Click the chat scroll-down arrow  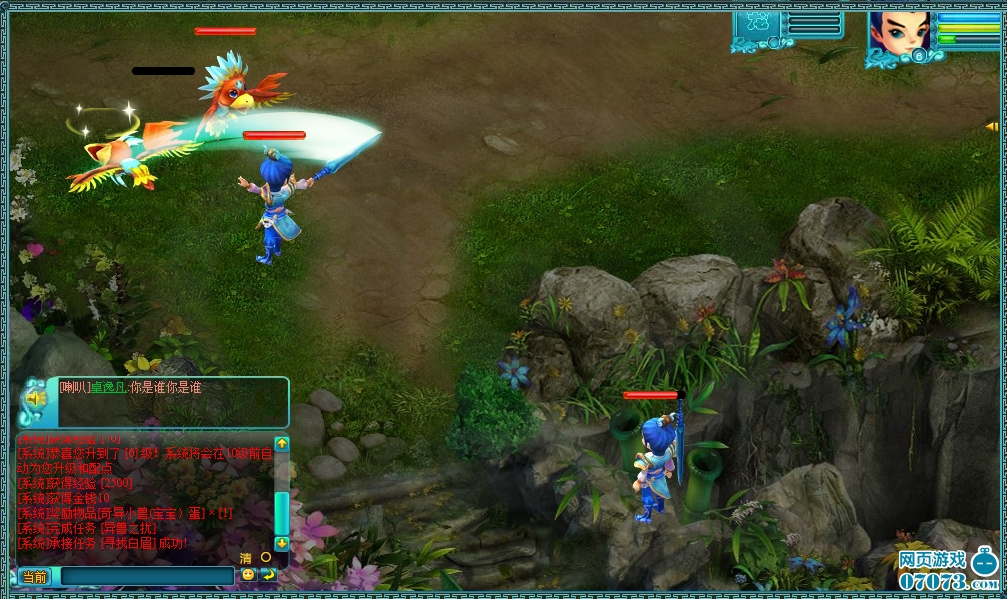[x=282, y=543]
